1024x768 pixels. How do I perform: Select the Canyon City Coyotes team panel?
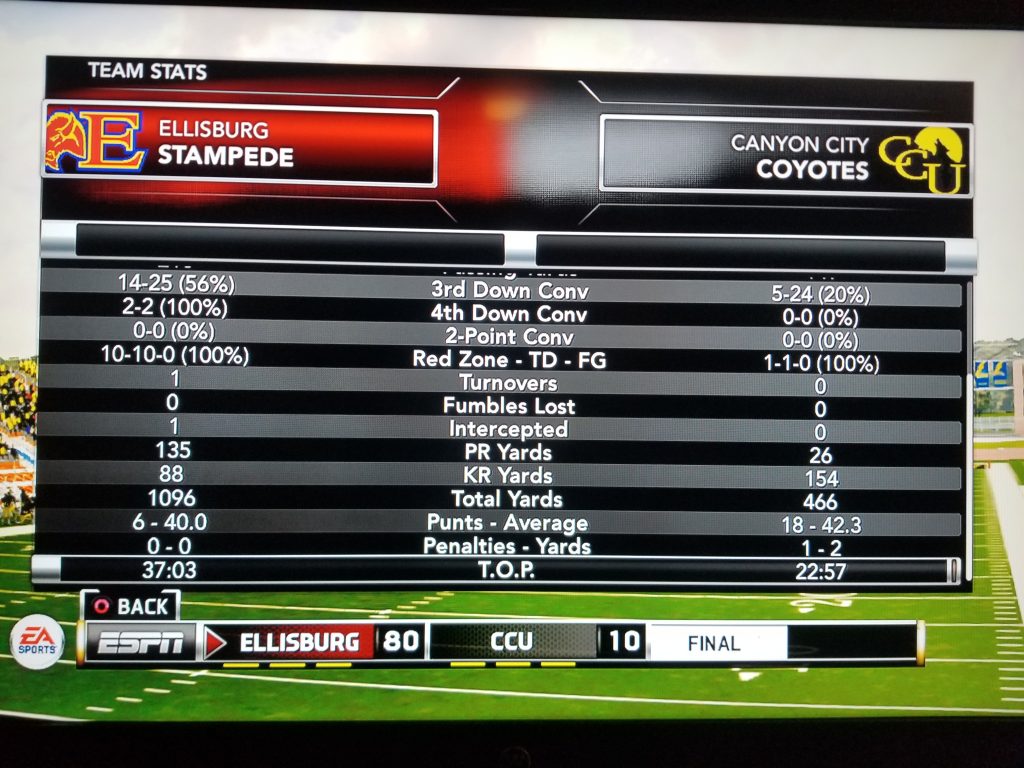(784, 155)
